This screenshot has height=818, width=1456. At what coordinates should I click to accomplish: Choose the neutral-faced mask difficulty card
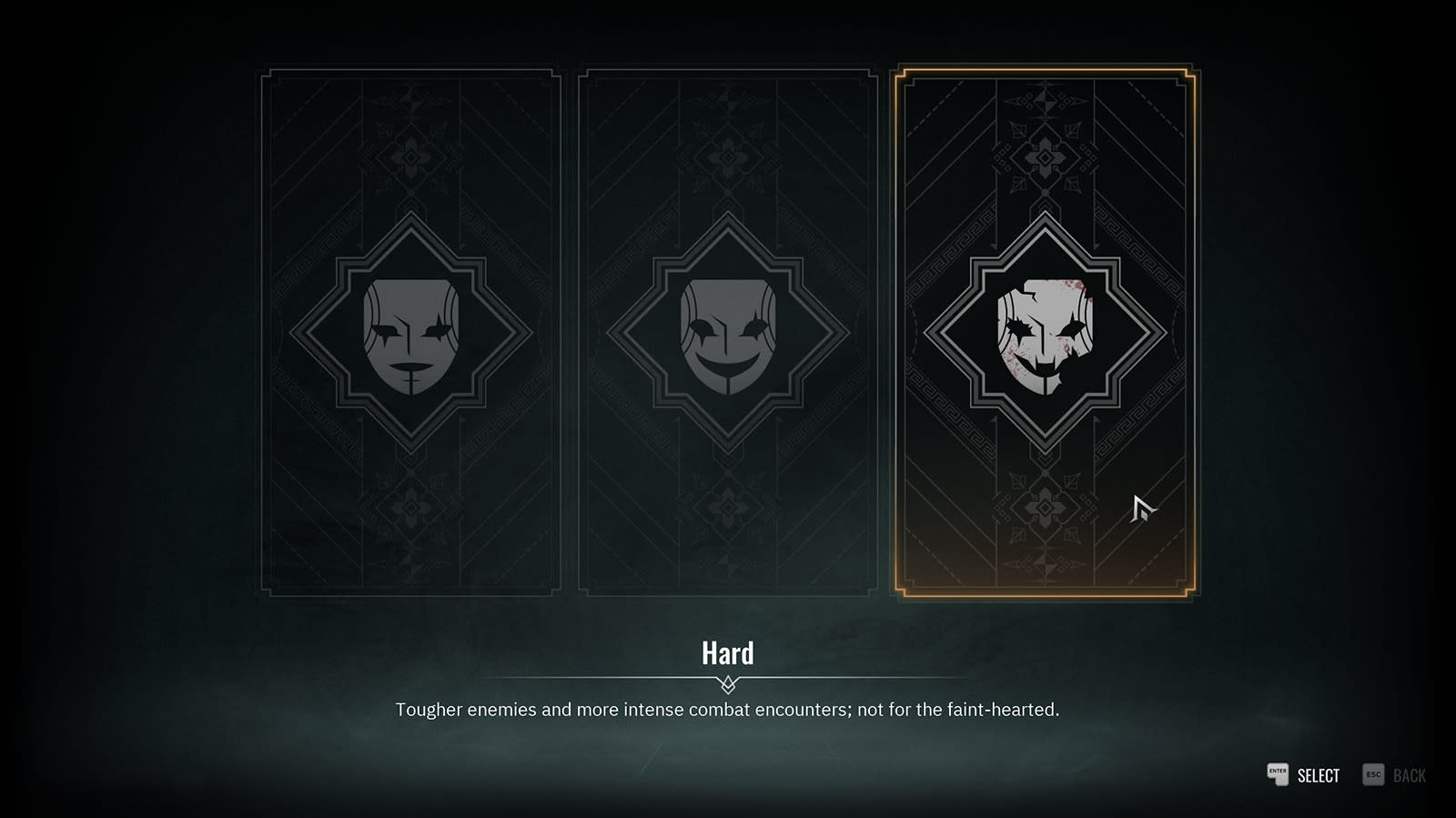coord(410,333)
